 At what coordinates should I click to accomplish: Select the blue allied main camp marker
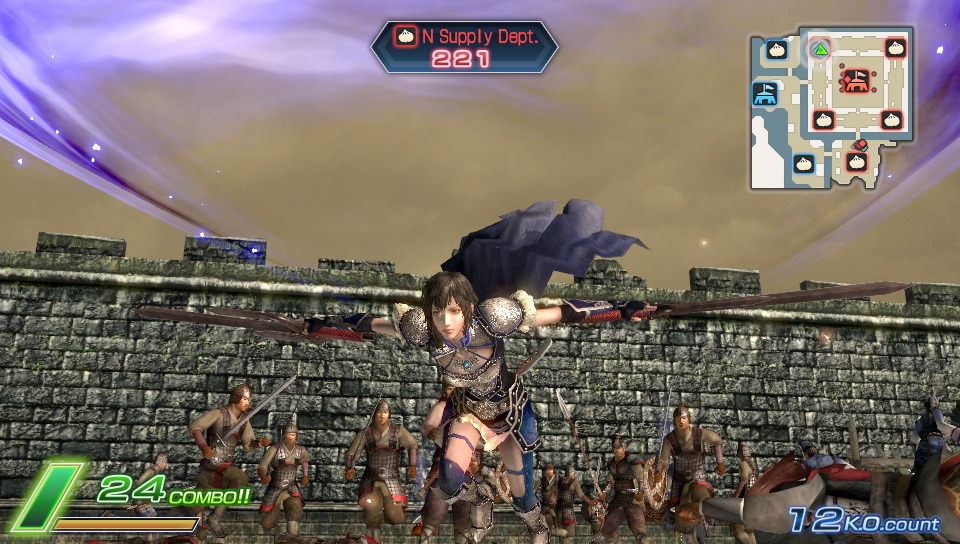[x=766, y=94]
